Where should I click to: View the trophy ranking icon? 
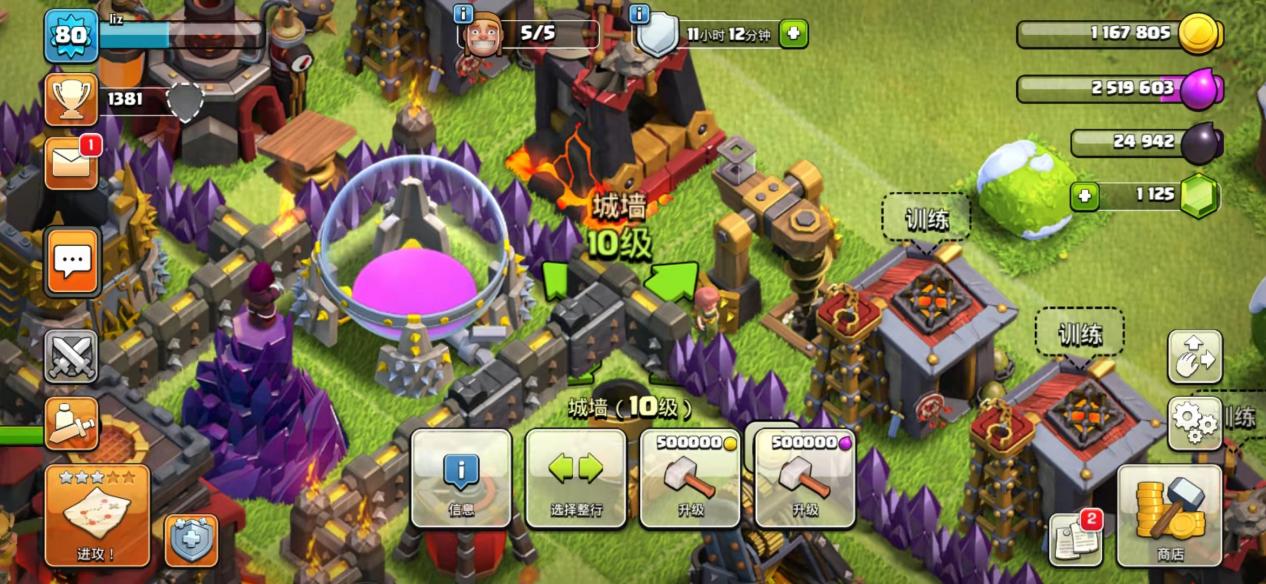click(x=71, y=99)
